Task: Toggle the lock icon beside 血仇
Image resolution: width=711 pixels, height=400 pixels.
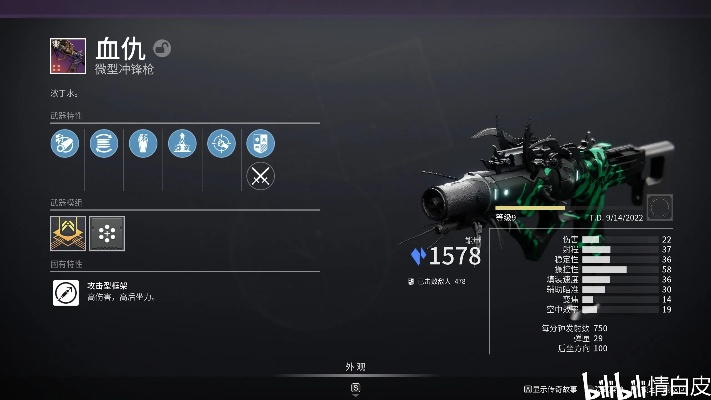Action: point(162,48)
